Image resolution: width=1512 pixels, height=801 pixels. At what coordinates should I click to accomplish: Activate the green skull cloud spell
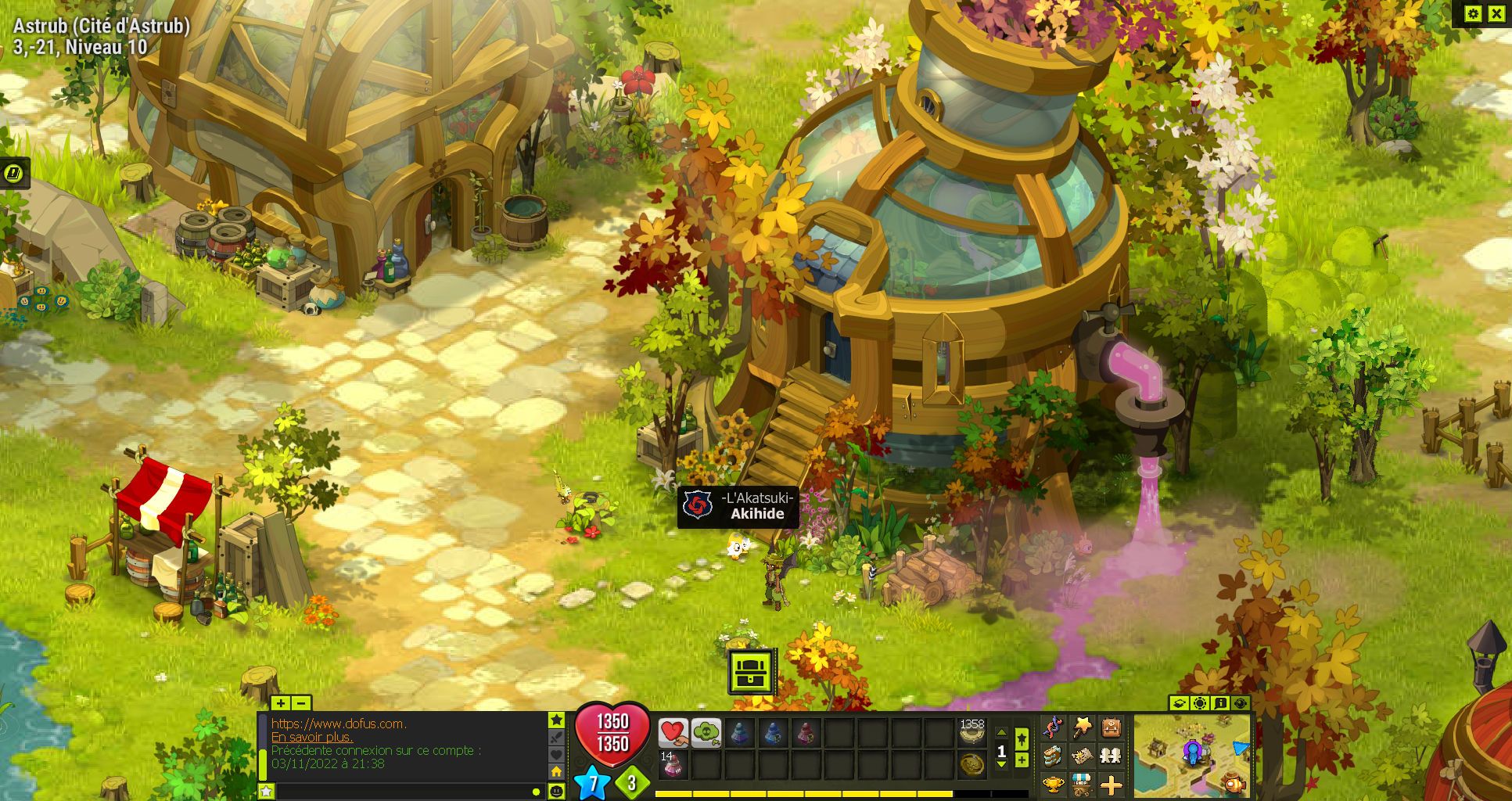point(706,734)
